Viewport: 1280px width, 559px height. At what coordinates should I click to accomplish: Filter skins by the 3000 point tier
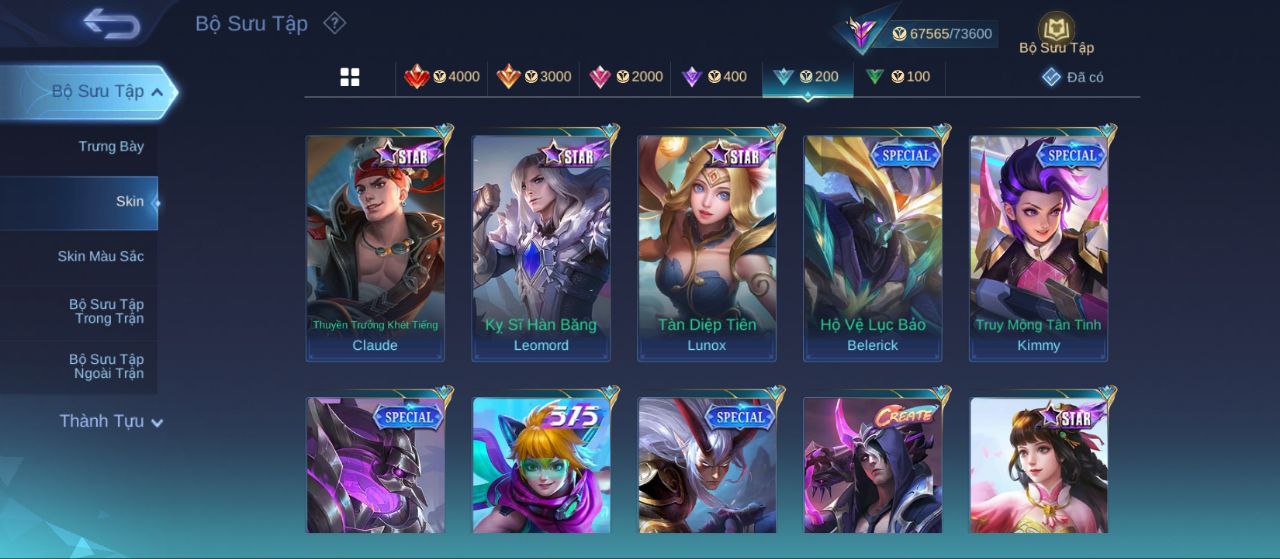pos(534,77)
